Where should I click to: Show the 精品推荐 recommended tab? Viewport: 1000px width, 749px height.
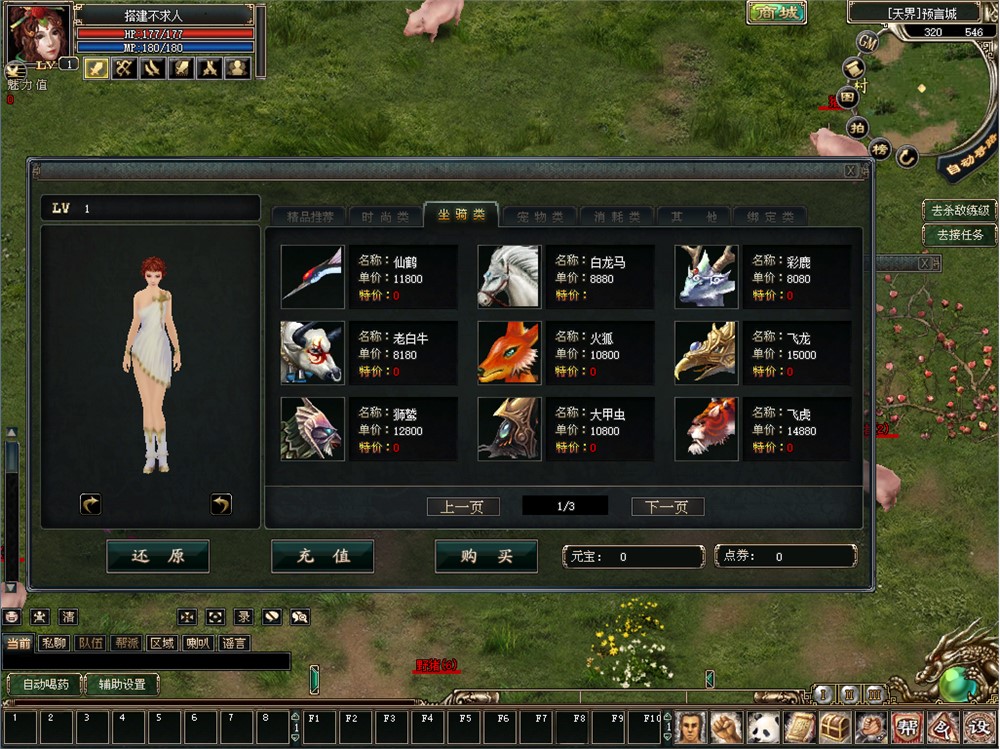click(x=309, y=216)
